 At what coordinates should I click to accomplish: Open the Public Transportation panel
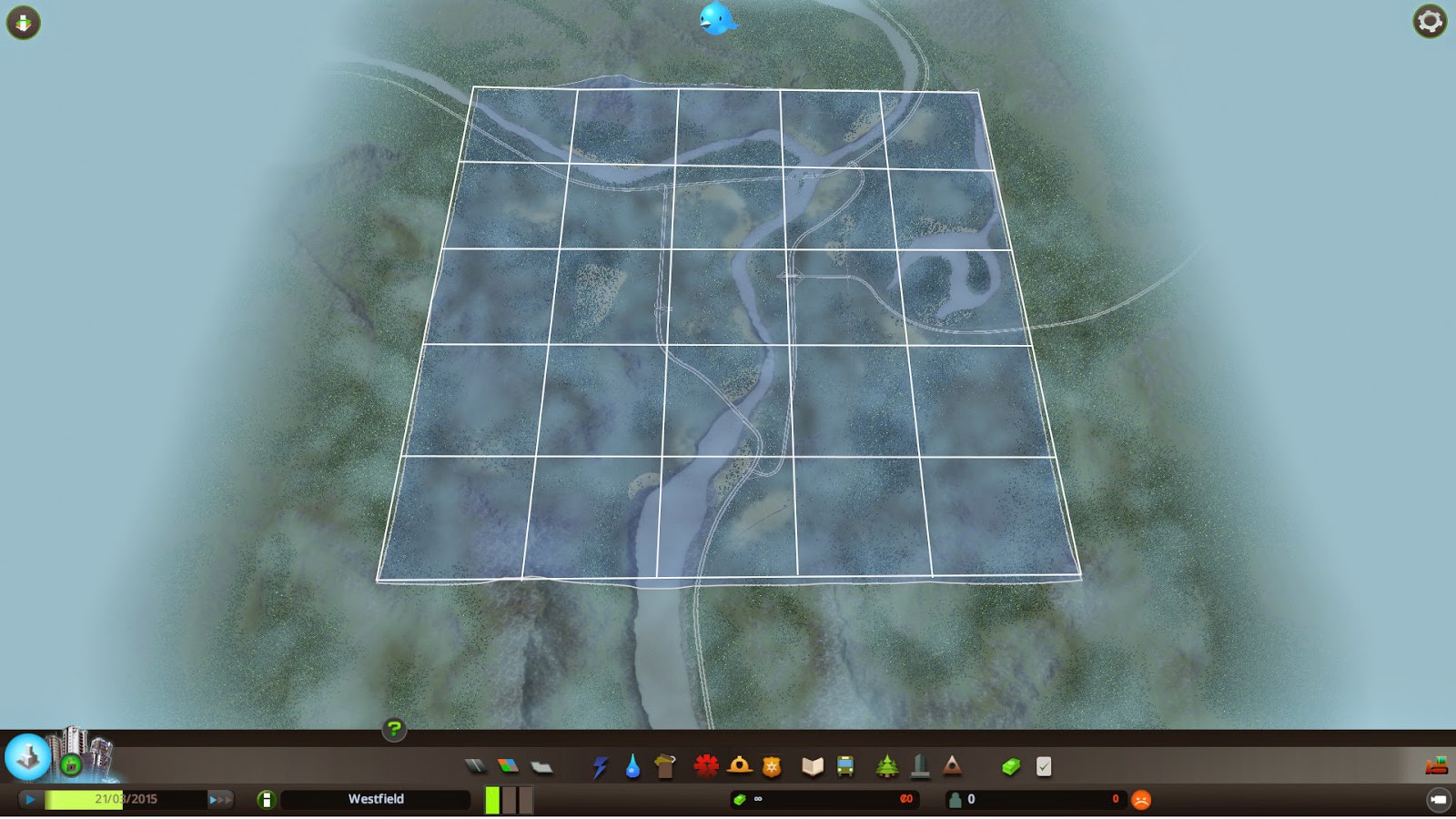pyautogui.click(x=846, y=766)
